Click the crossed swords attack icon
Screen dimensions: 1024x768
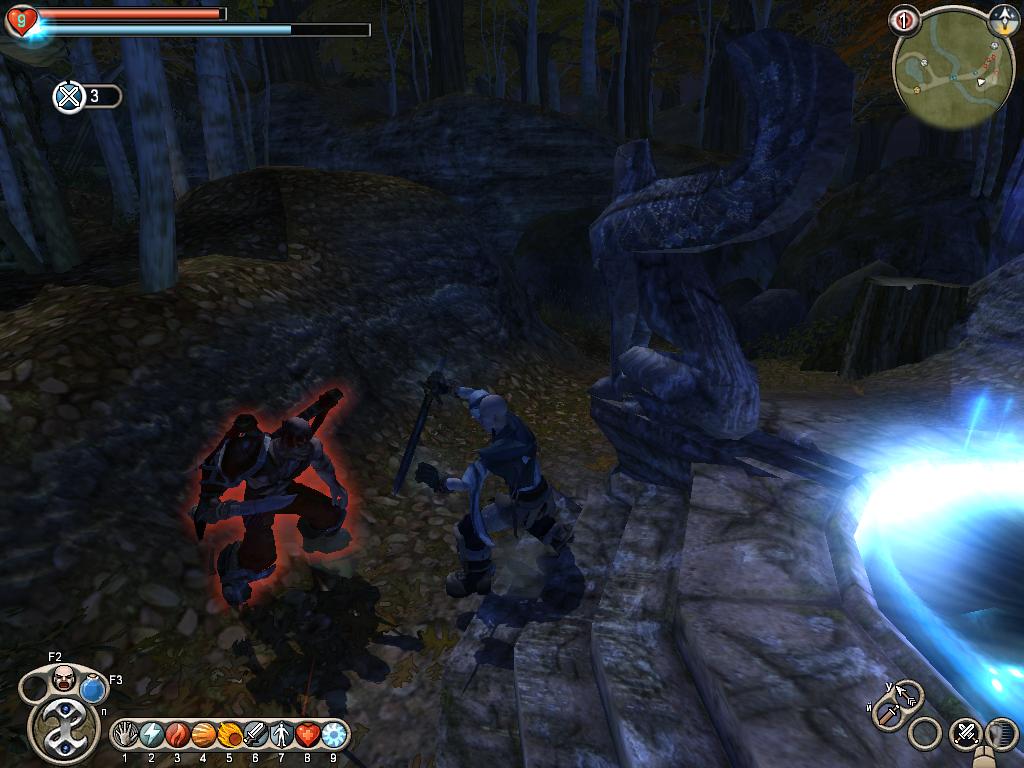pos(965,733)
